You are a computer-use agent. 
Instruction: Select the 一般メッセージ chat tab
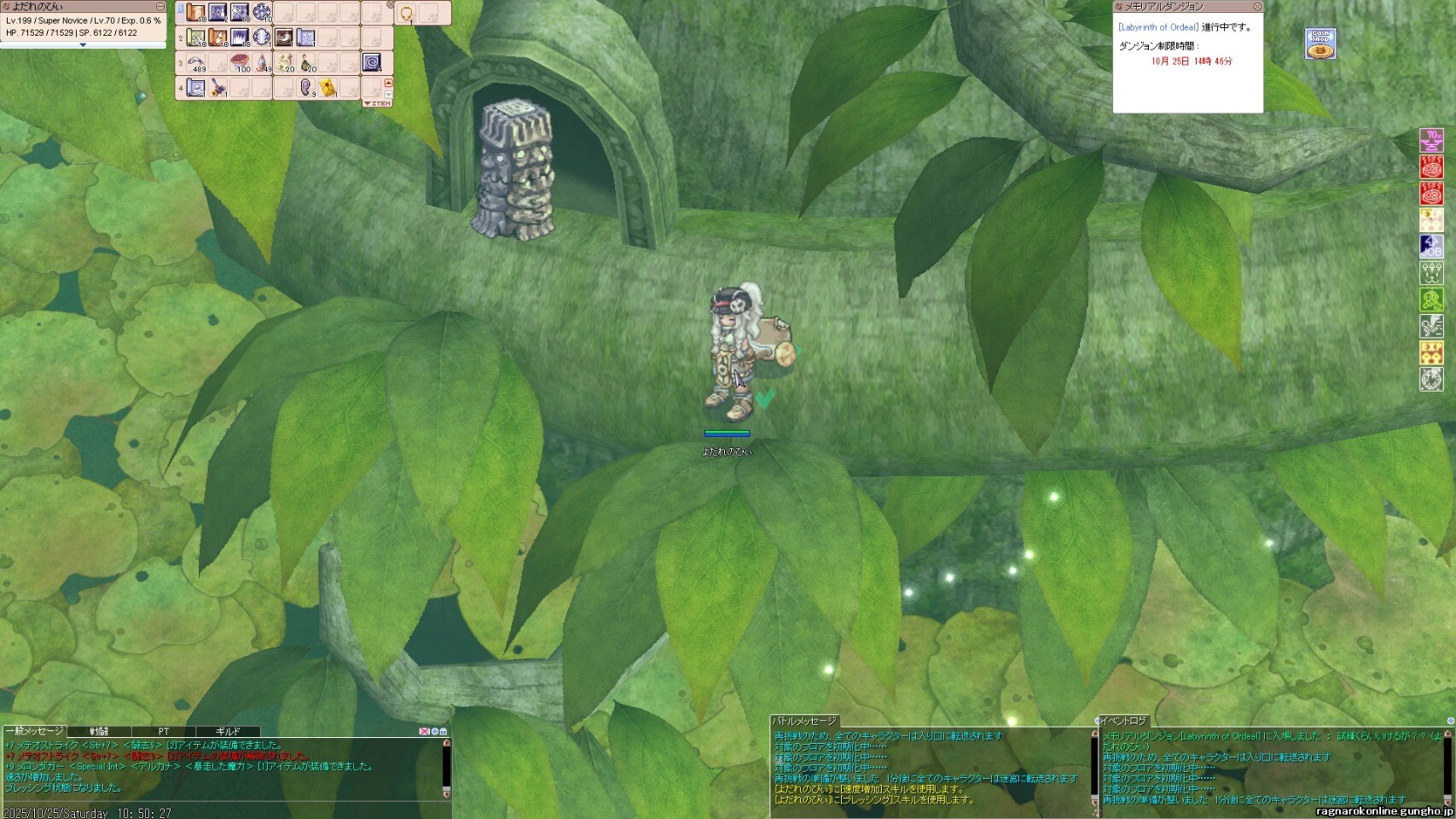(34, 731)
